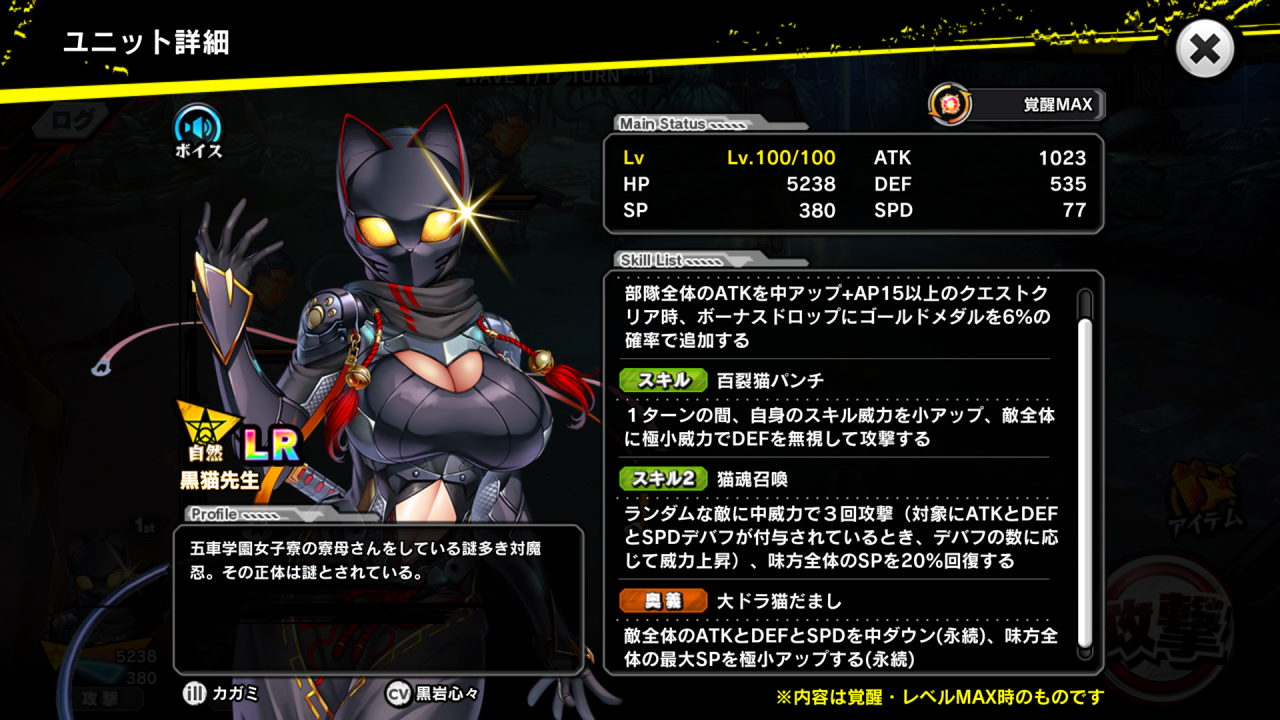Tap the Skill List header banner
The image size is (1280, 720).
[x=652, y=258]
